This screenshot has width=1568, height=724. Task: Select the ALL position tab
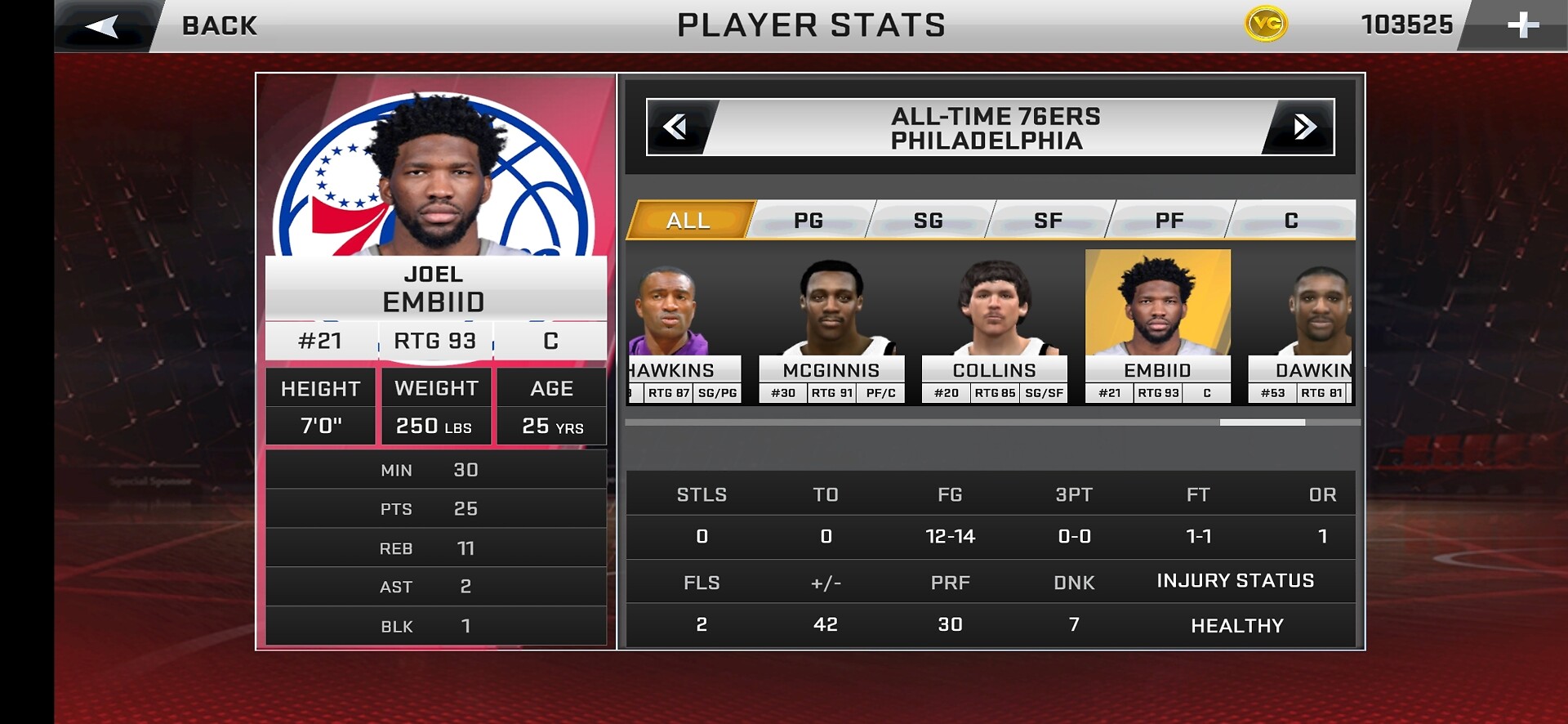pyautogui.click(x=688, y=221)
